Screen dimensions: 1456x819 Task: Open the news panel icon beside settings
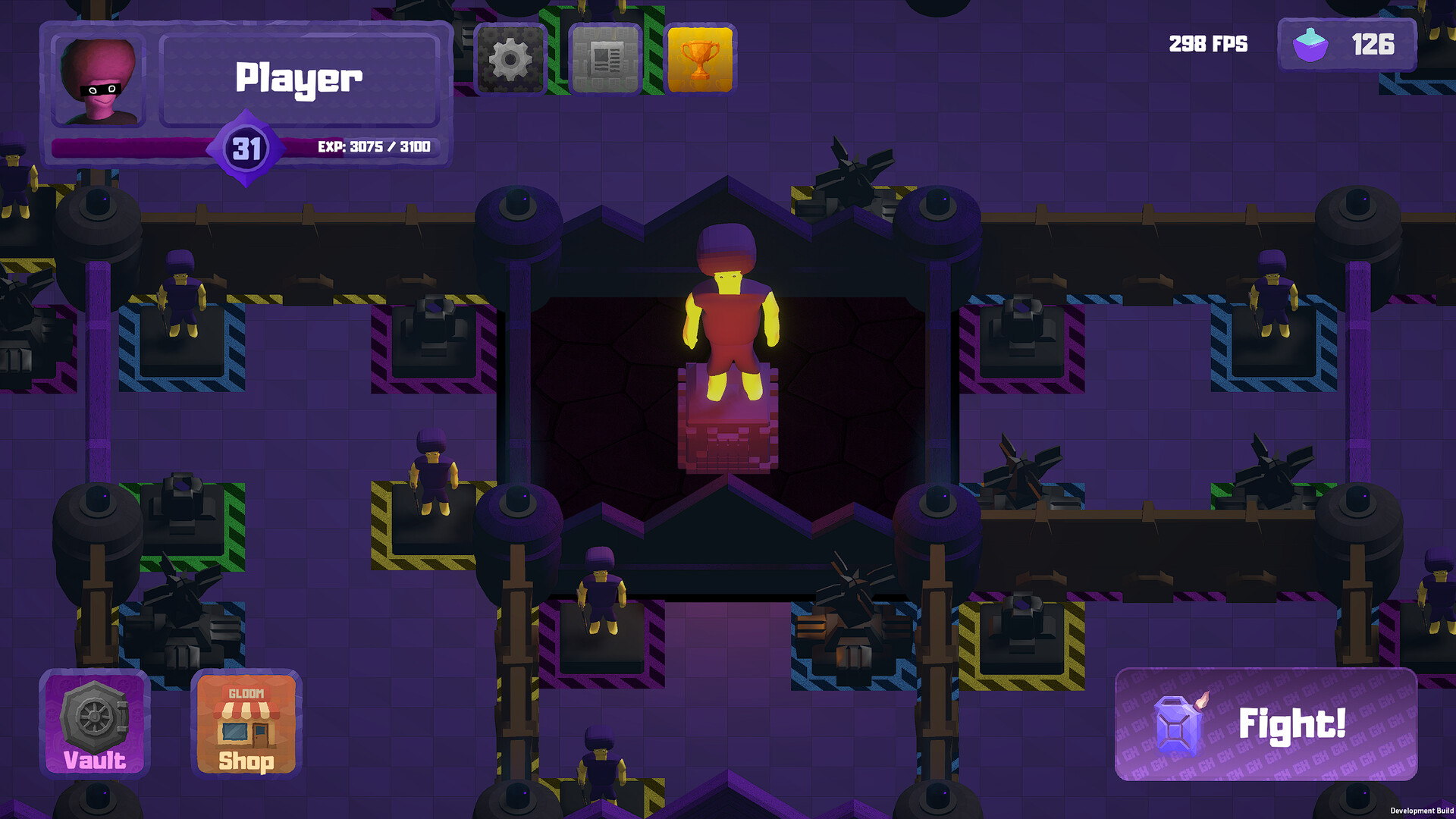(x=604, y=59)
